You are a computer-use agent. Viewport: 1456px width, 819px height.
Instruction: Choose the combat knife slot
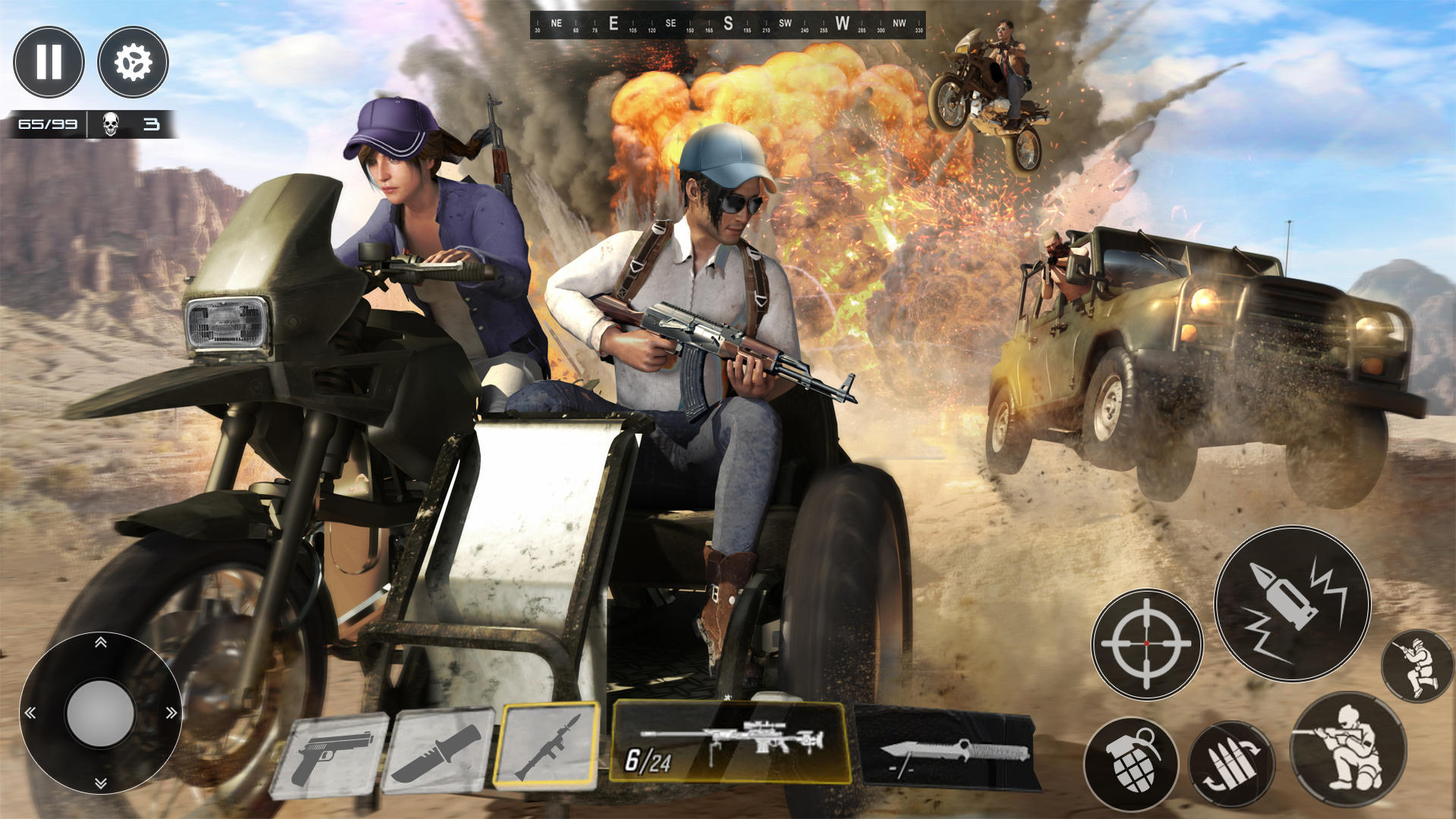point(438,752)
